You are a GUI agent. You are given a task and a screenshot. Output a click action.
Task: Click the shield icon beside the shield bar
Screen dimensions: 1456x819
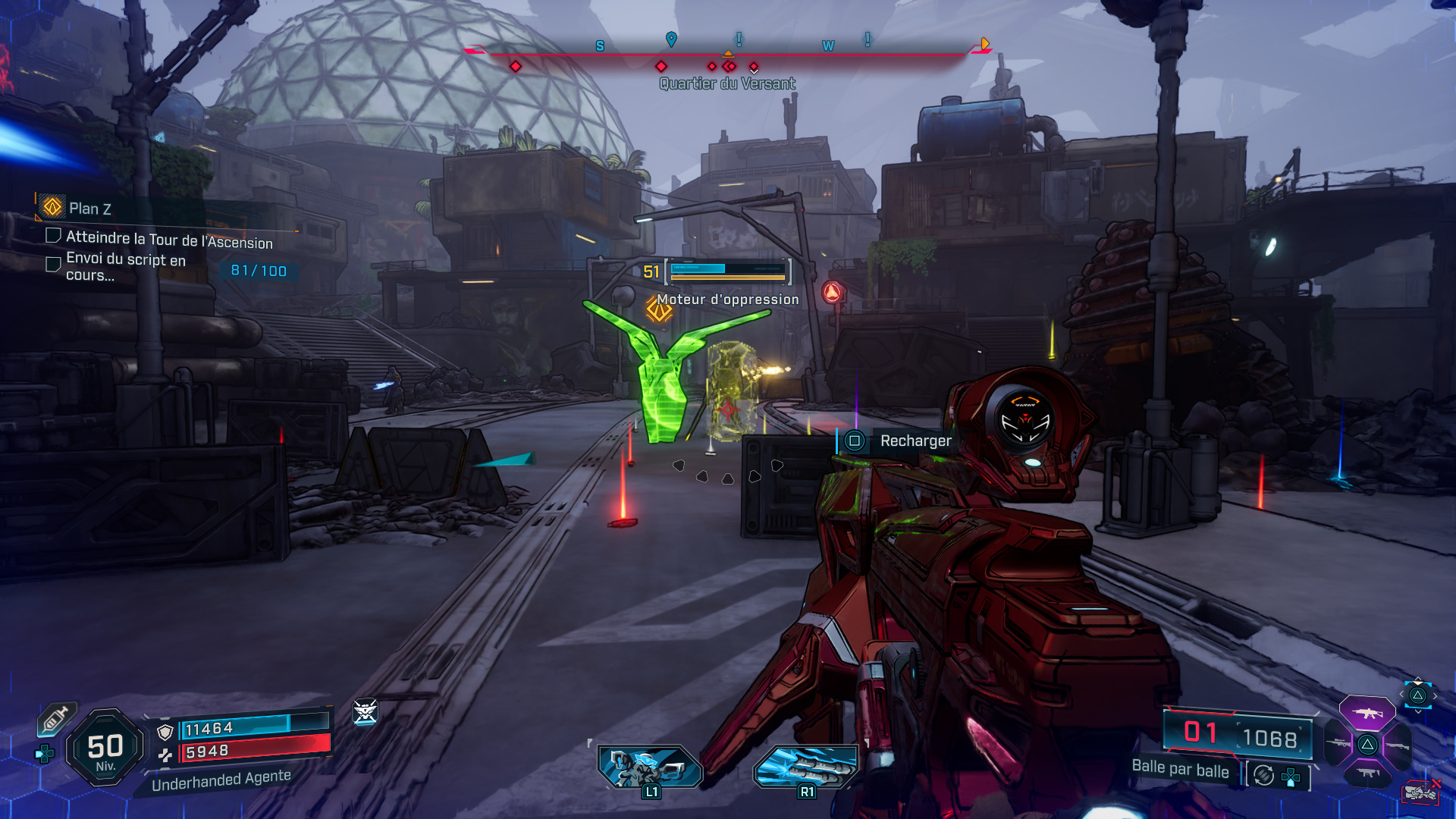pyautogui.click(x=165, y=732)
